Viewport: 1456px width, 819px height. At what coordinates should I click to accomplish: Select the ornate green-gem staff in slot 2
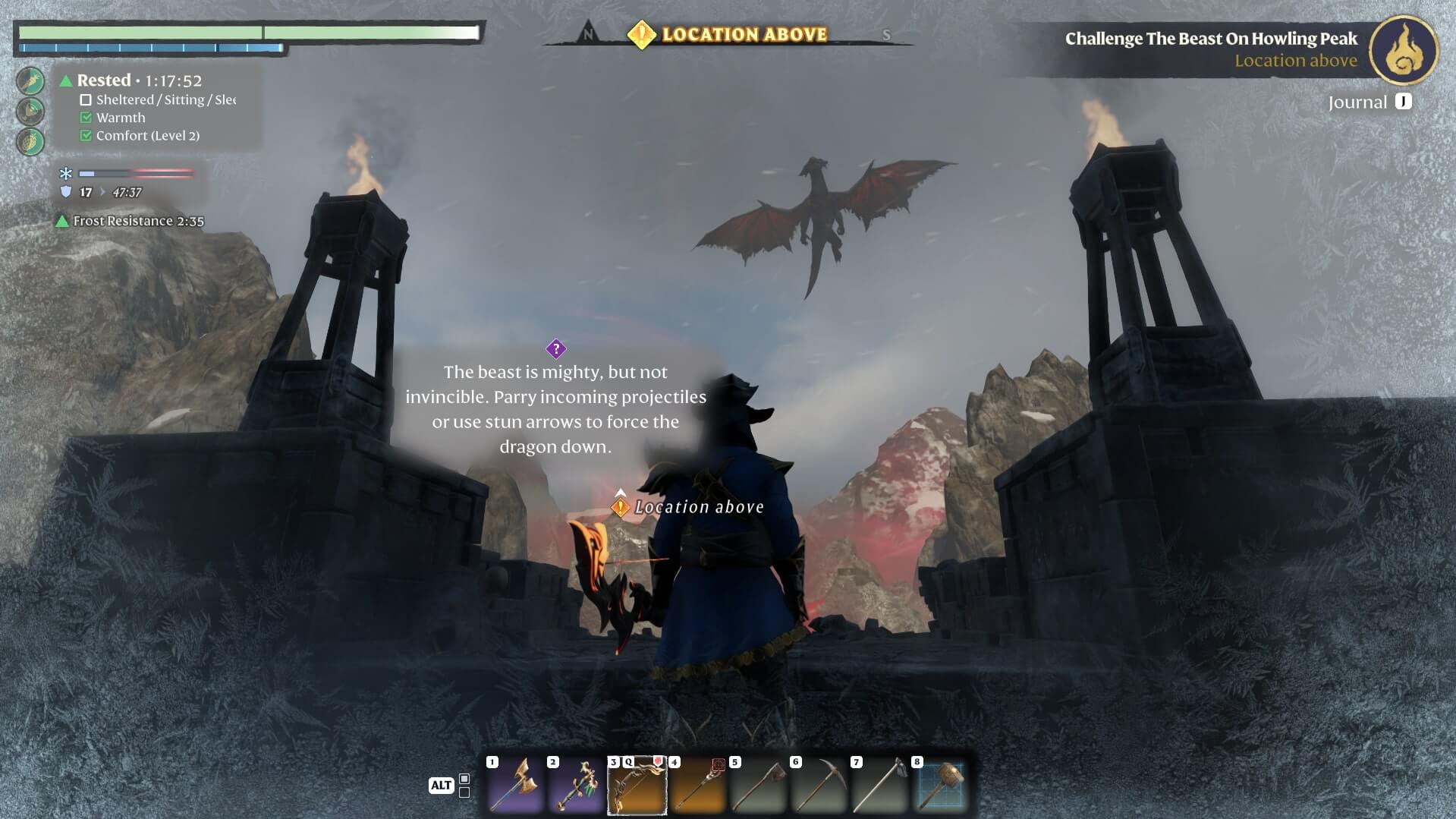click(x=576, y=785)
